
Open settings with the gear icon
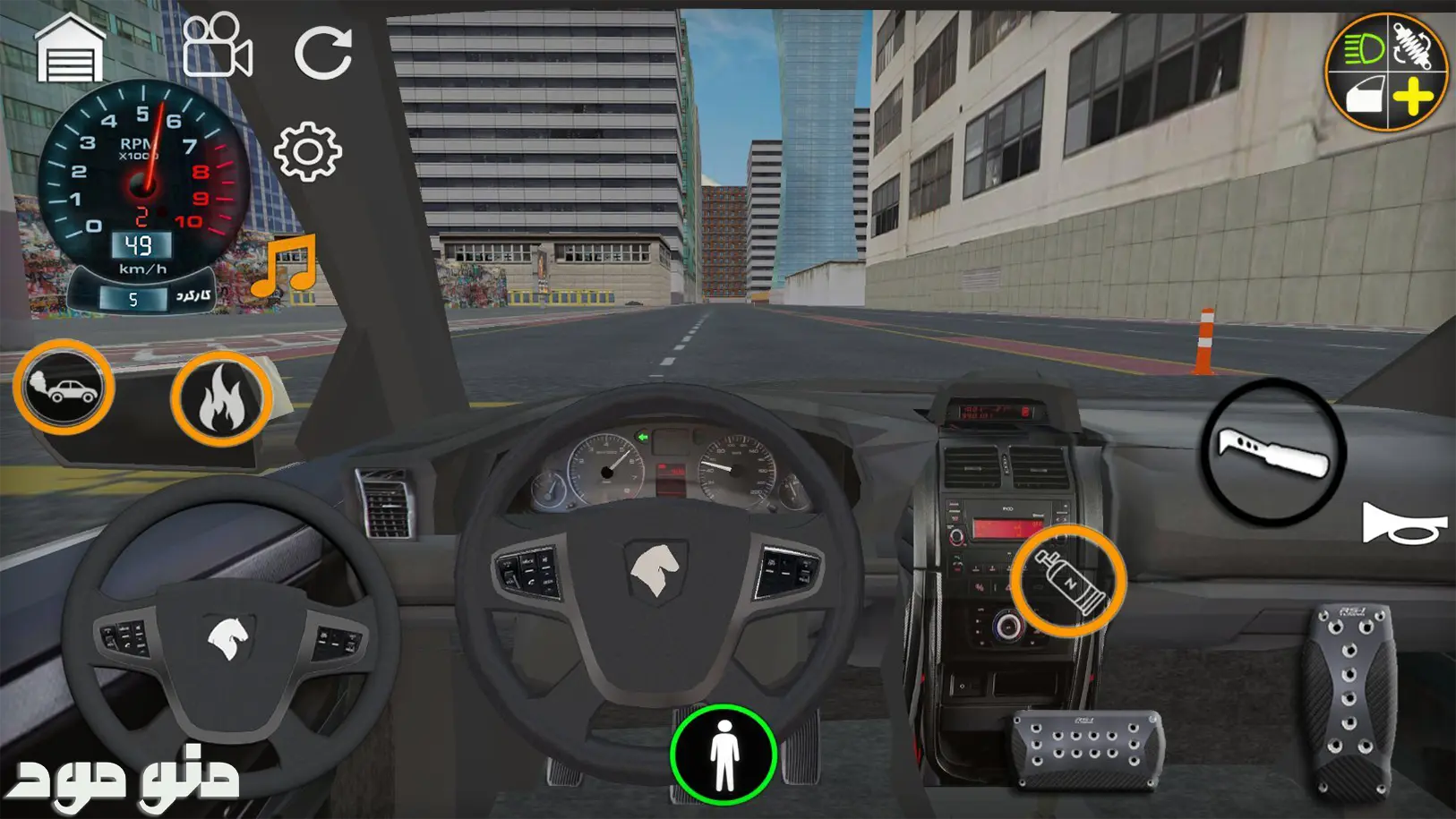tap(307, 152)
